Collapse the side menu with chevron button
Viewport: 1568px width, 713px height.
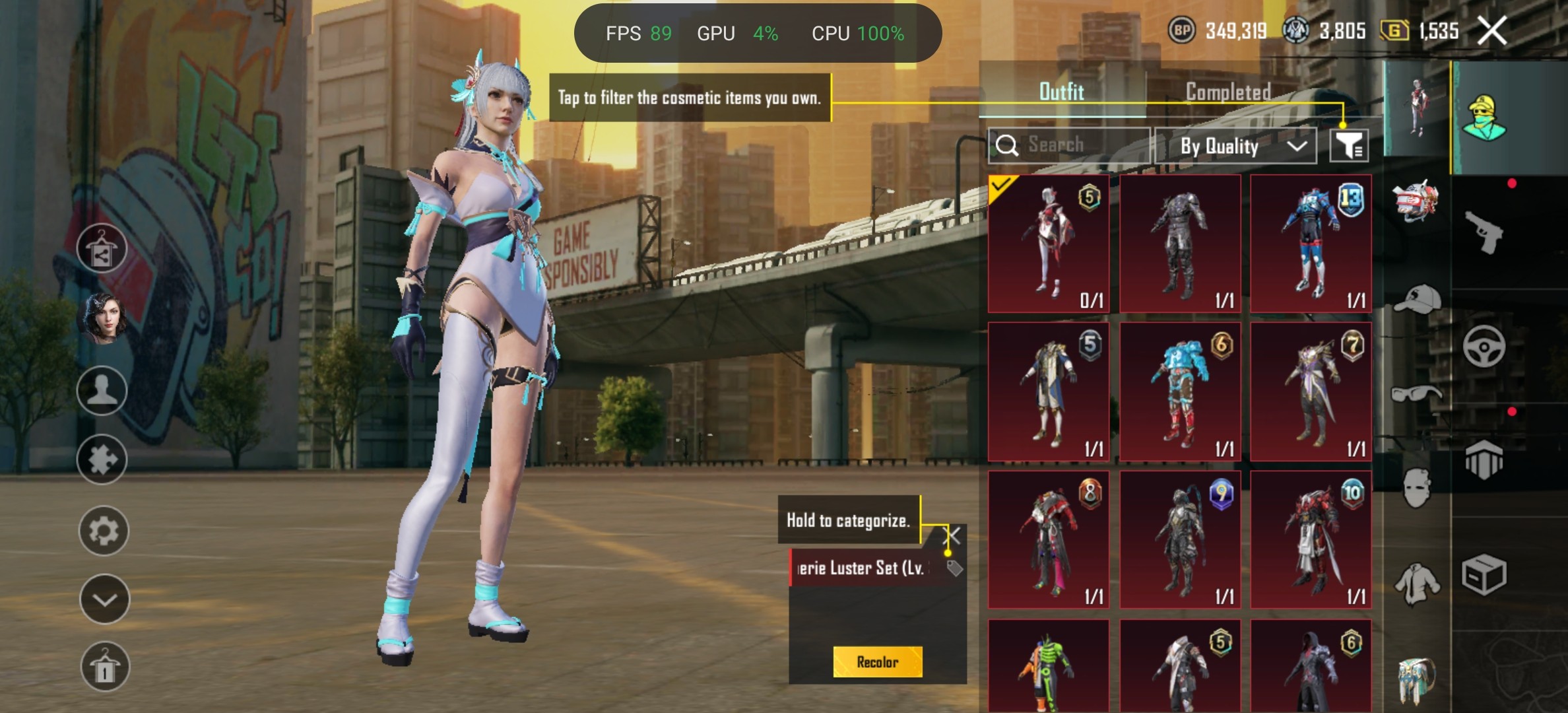click(104, 599)
